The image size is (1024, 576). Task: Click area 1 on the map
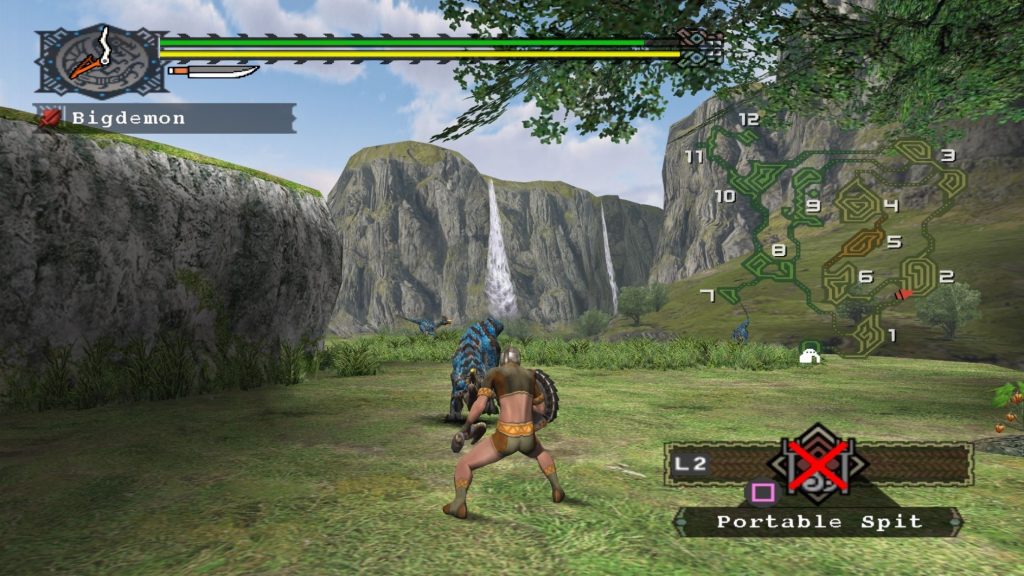click(891, 335)
